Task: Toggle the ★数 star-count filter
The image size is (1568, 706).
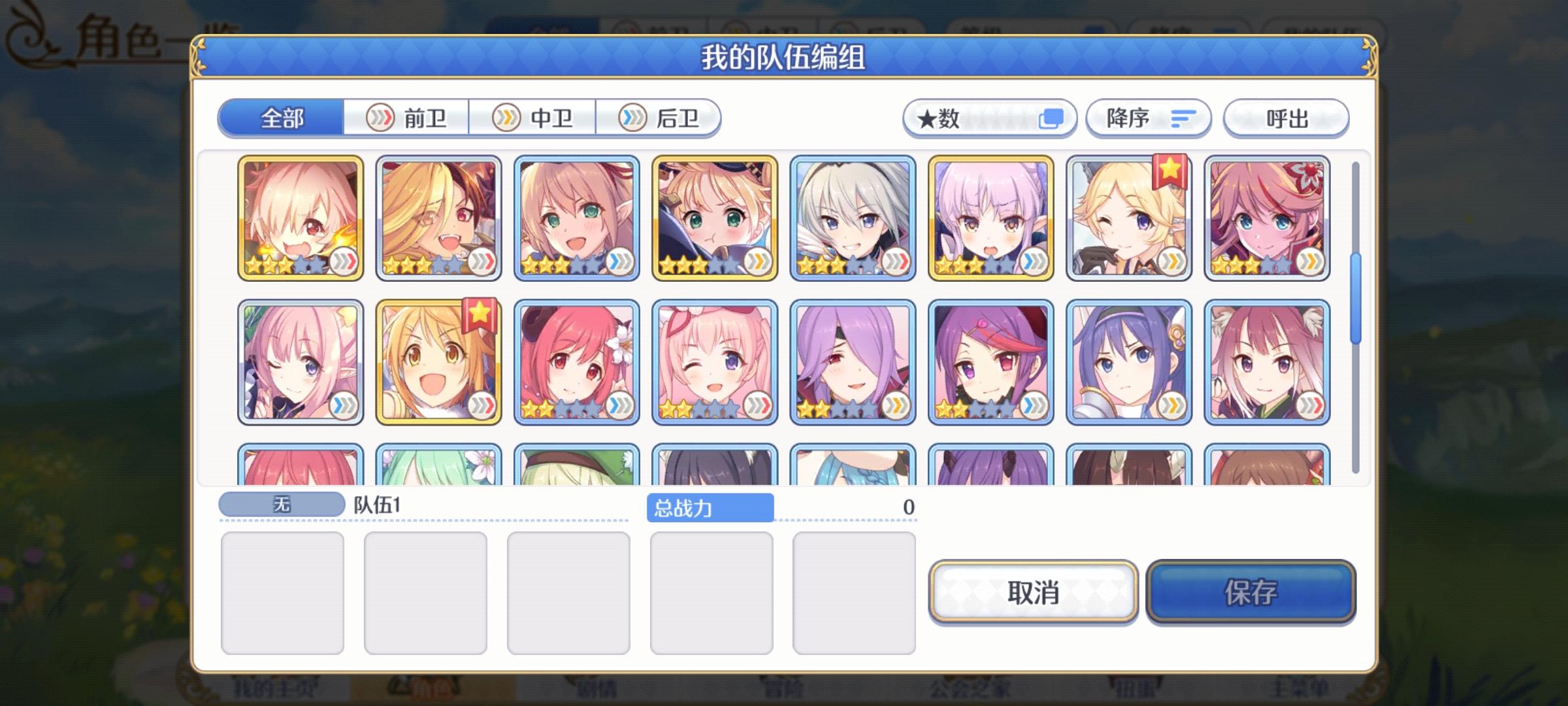Action: [990, 118]
